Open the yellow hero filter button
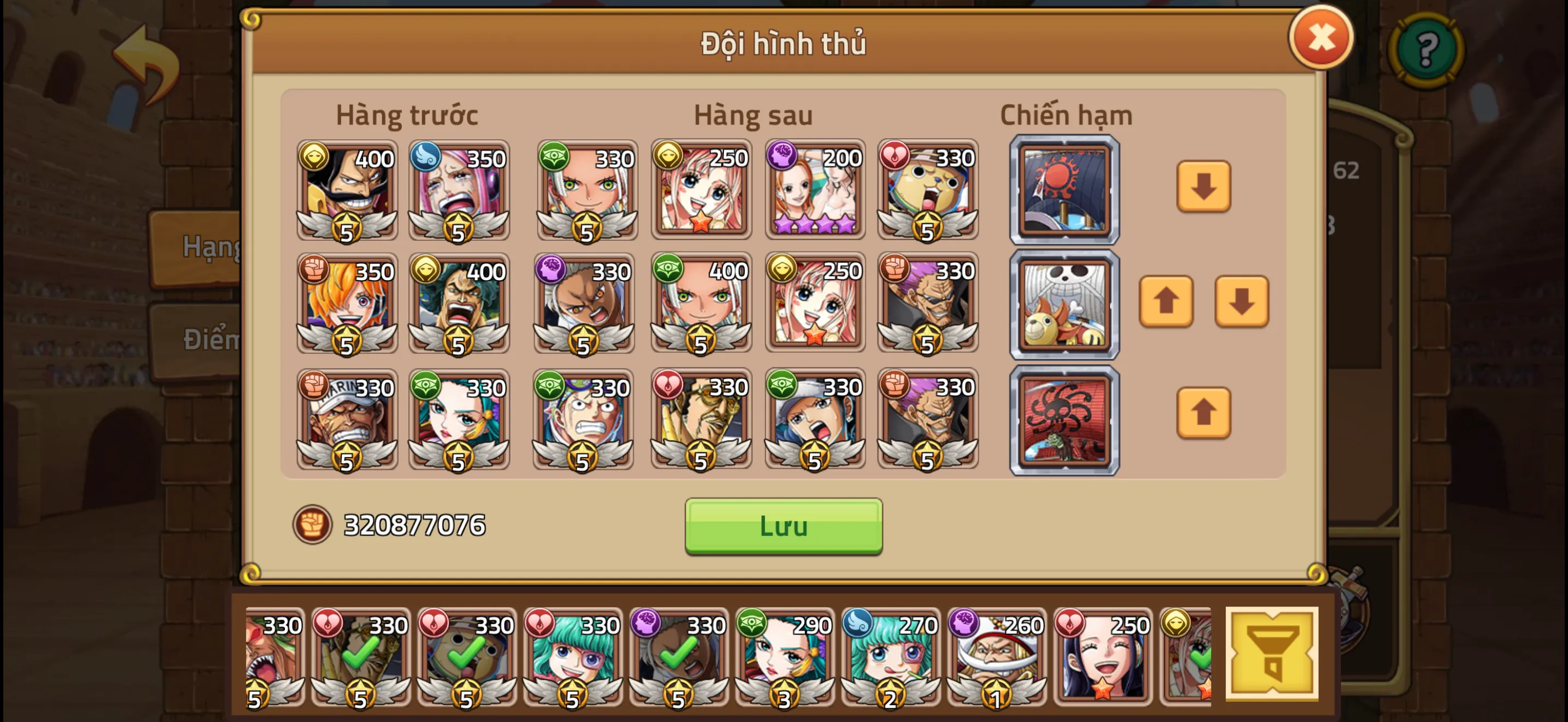Image resolution: width=1568 pixels, height=722 pixels. coord(1271,654)
